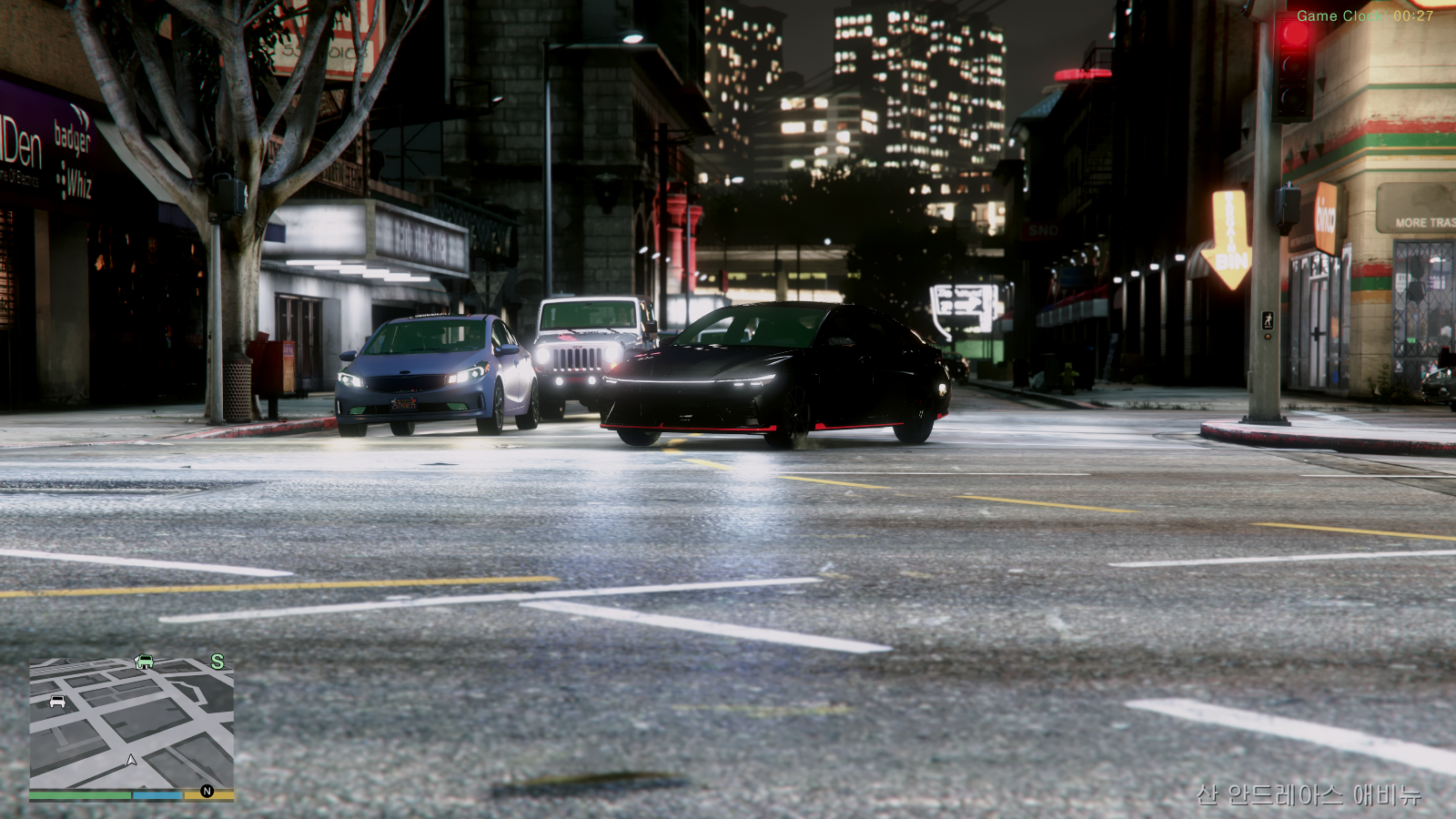
Task: Click the white car blip on the minimap
Action: [x=57, y=702]
